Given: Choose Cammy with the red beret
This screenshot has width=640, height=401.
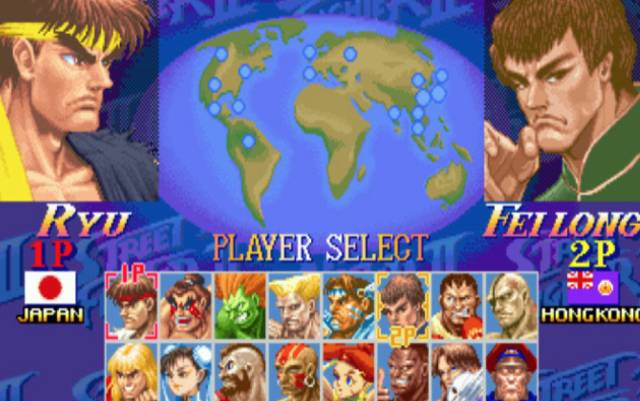Looking at the screenshot, I should coord(349,372).
